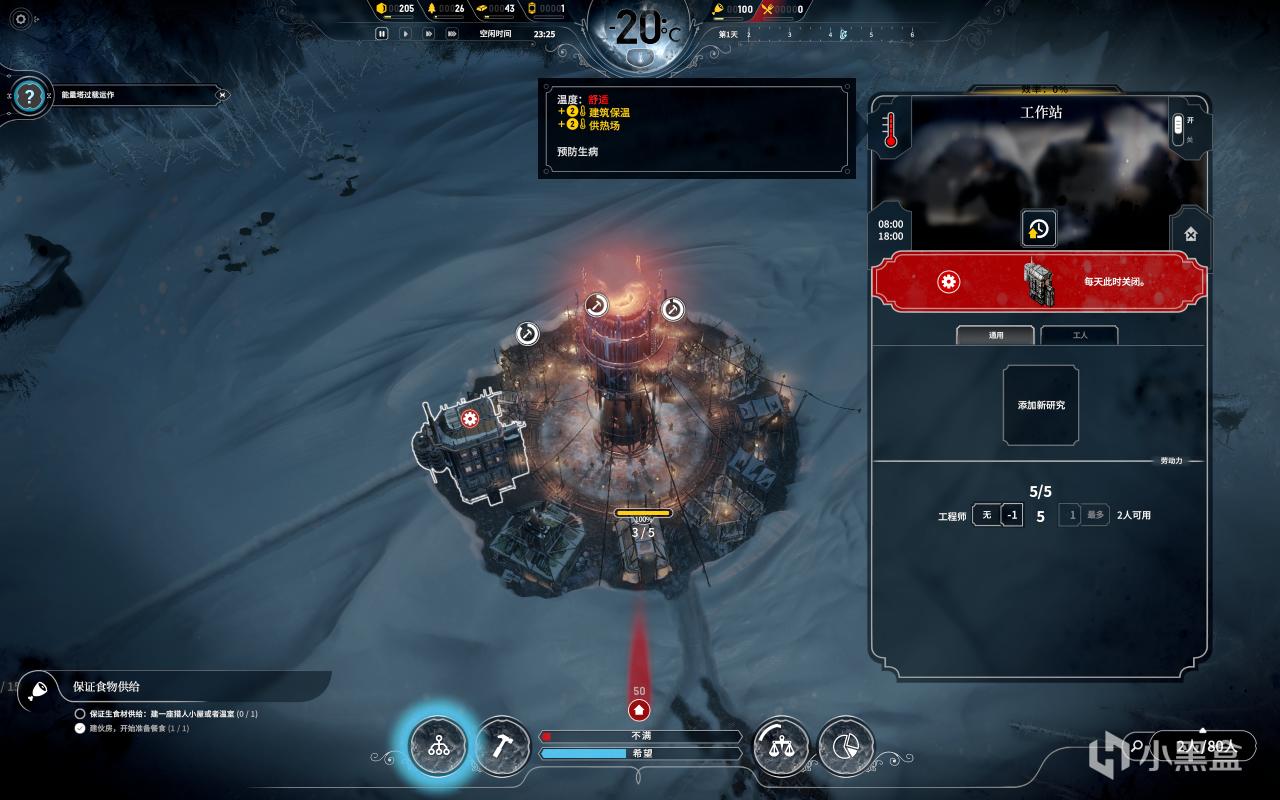Toggle the workshop on/off switch
This screenshot has width=1280, height=800.
point(1178,127)
